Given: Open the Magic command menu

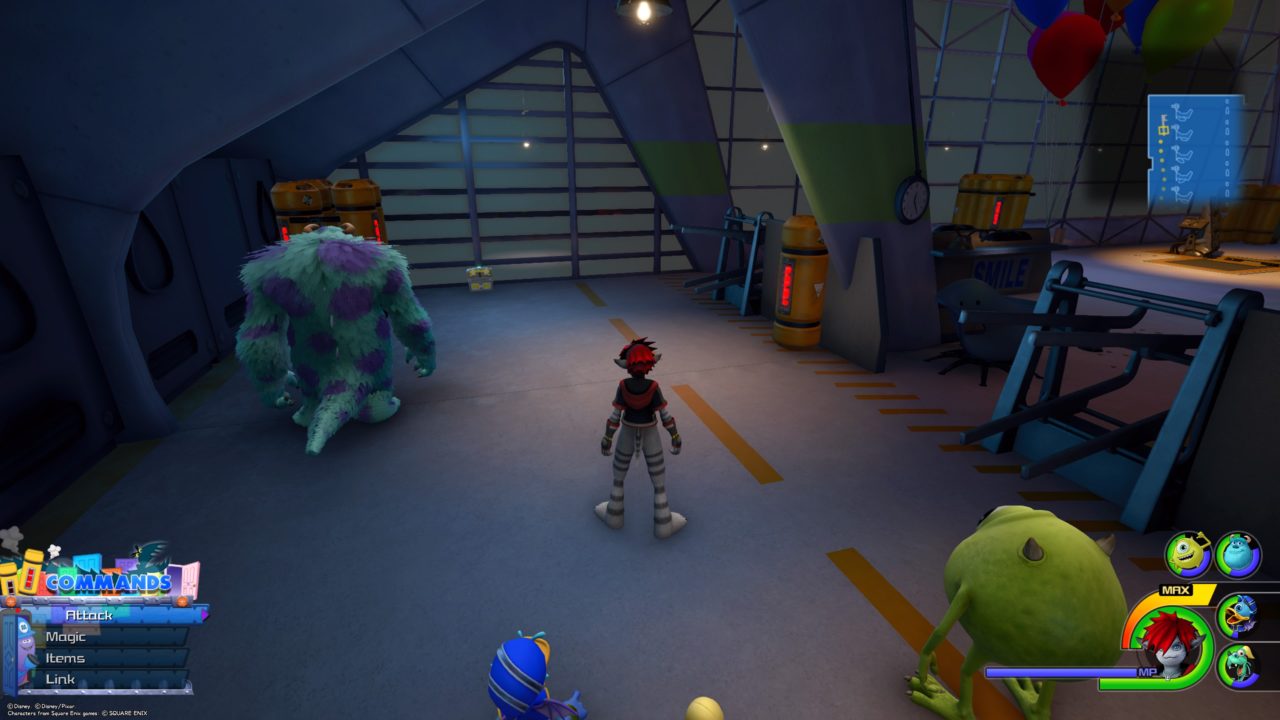Looking at the screenshot, I should (x=66, y=637).
